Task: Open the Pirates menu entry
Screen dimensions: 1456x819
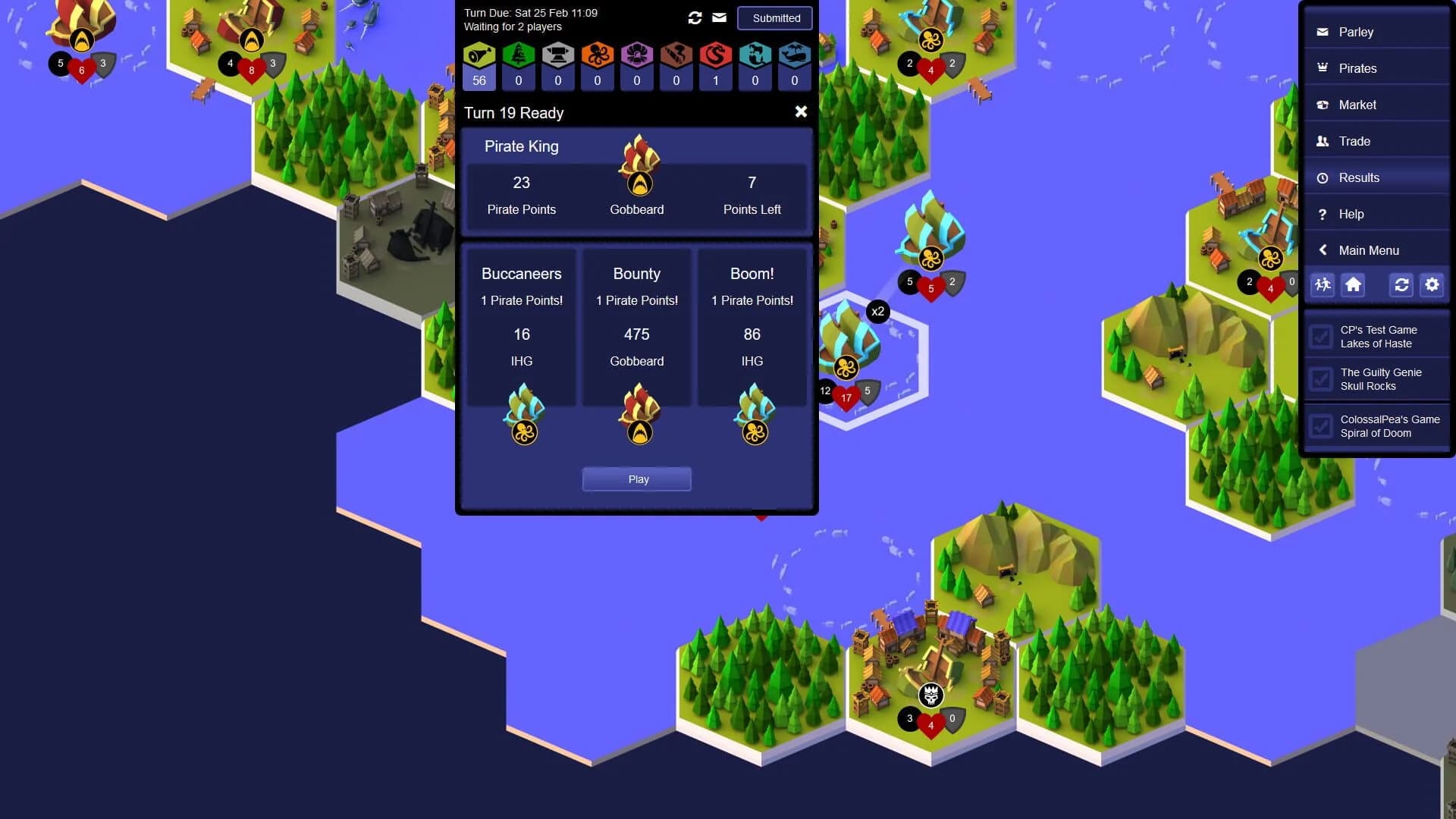Action: 1358,68
